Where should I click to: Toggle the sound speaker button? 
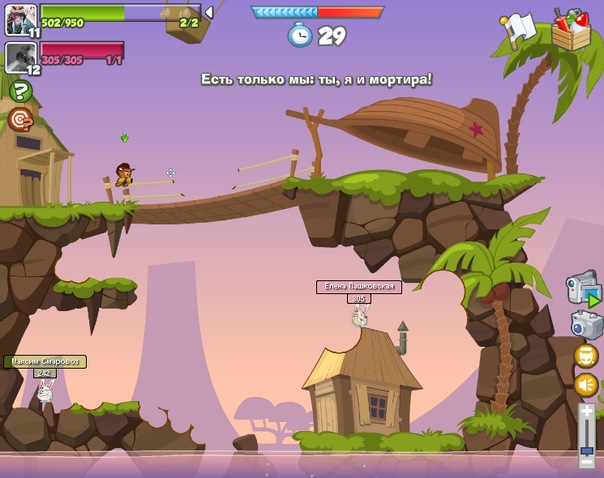[x=586, y=385]
